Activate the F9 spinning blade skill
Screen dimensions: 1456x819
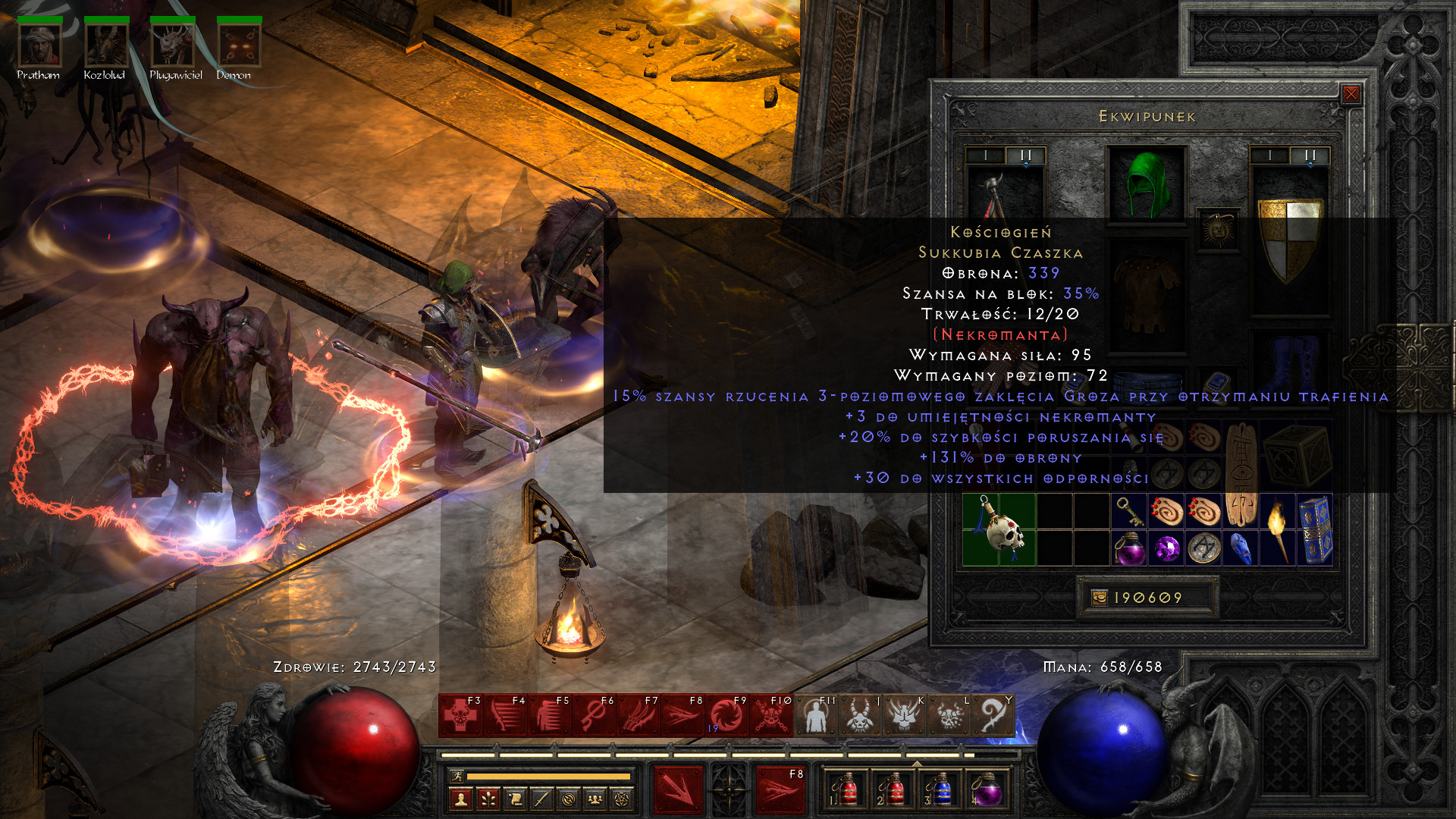(726, 716)
